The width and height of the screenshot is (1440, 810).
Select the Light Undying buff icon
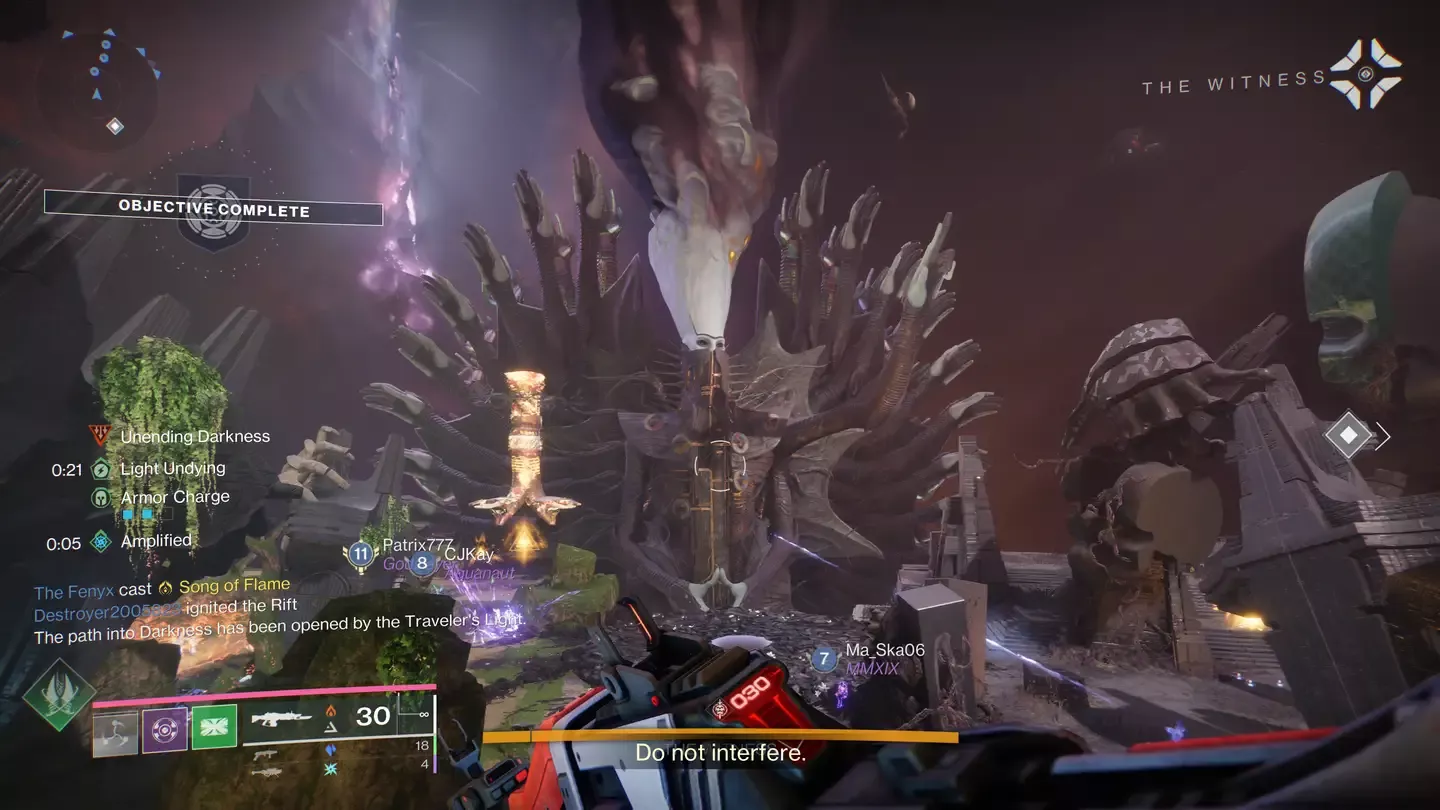click(101, 469)
